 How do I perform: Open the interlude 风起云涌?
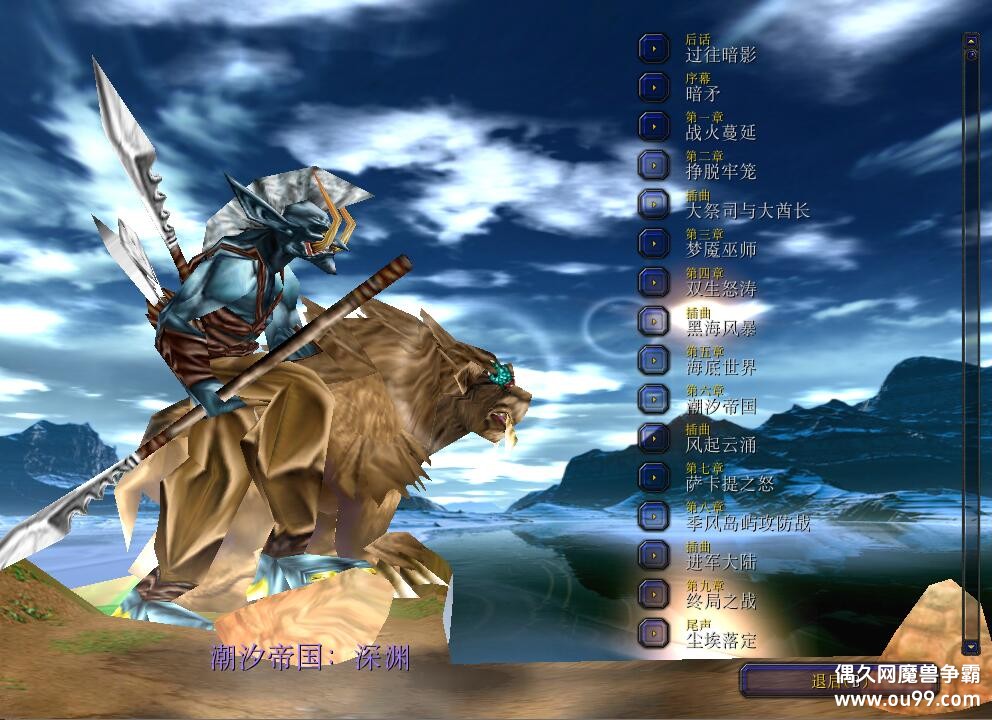(654, 437)
